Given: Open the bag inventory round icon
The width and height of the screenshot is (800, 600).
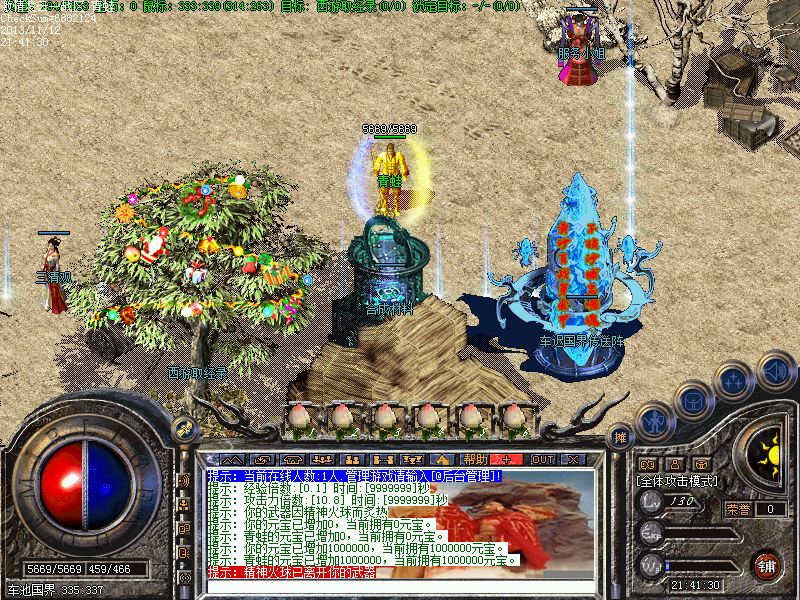Looking at the screenshot, I should point(691,397).
